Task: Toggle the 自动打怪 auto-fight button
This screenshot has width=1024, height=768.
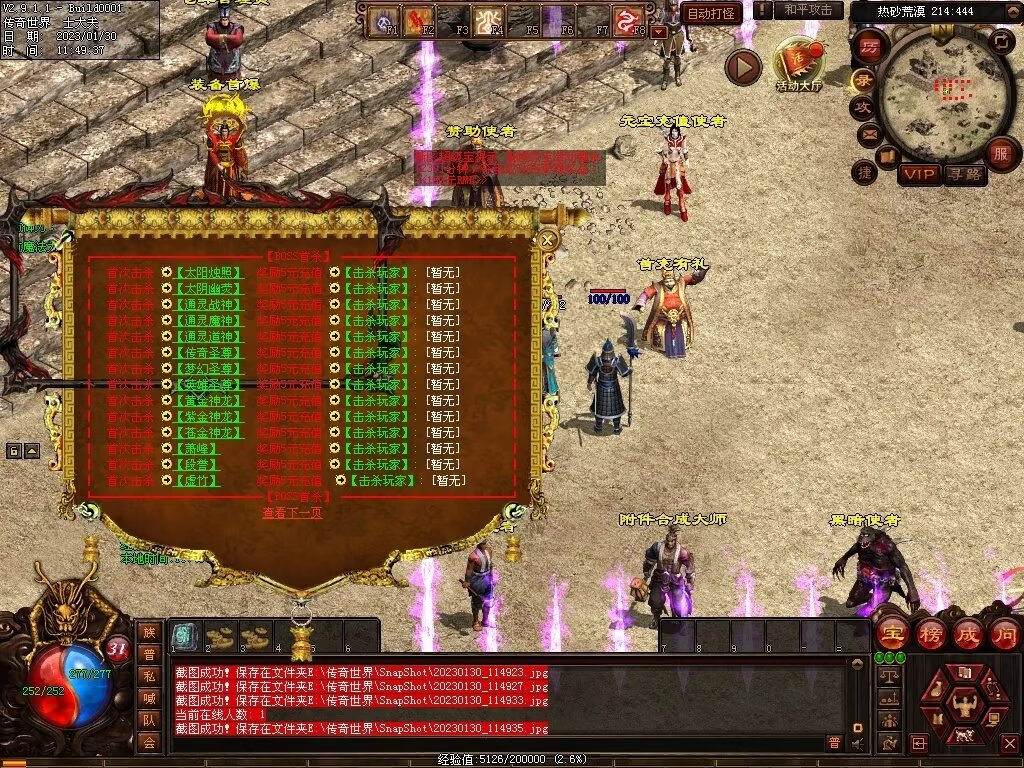Action: click(x=712, y=12)
